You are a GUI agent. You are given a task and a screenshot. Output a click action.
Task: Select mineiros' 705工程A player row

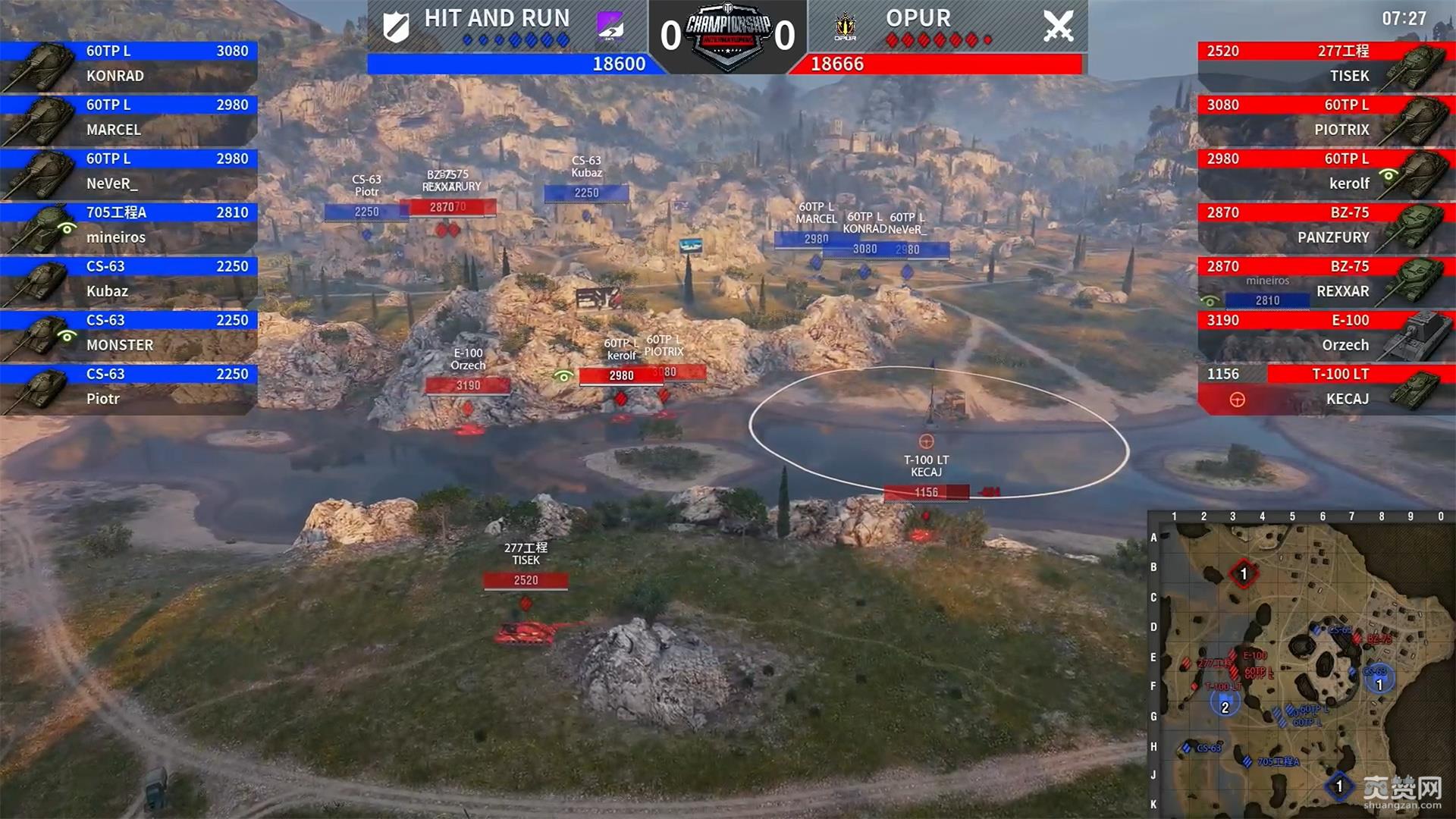129,225
